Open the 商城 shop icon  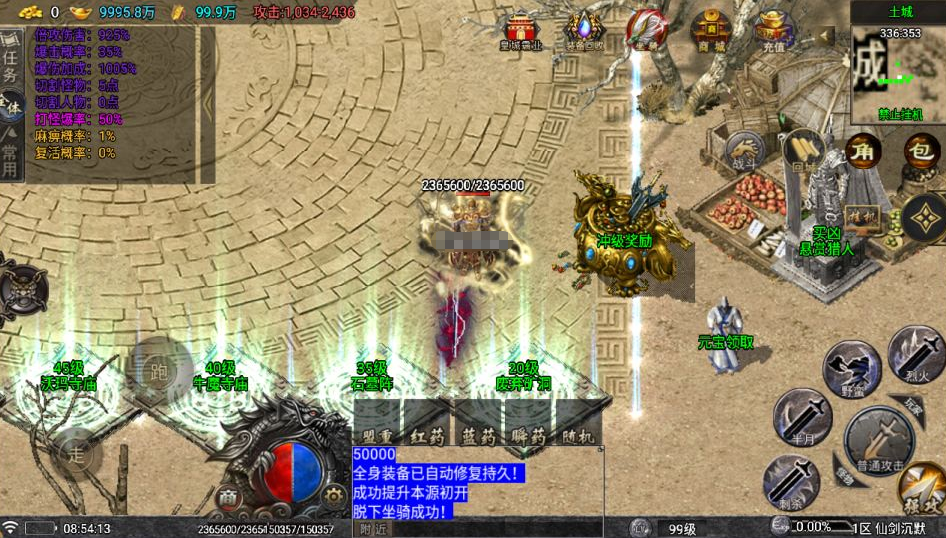[x=710, y=29]
